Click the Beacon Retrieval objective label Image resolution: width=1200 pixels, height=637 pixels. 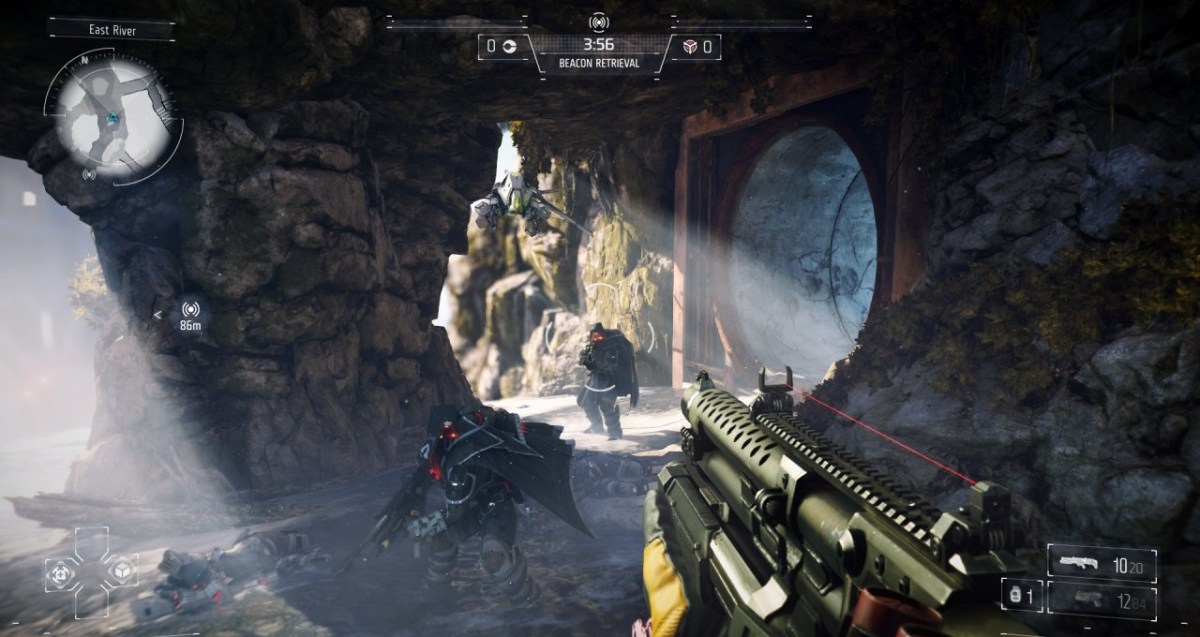[599, 63]
